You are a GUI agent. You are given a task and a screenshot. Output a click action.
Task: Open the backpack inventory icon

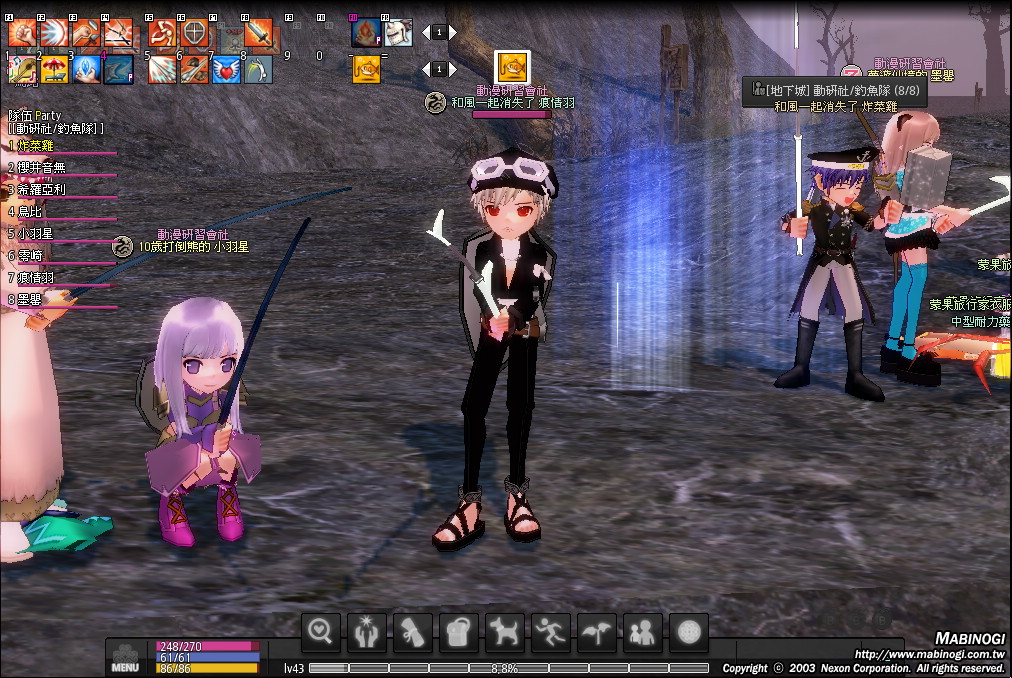458,632
